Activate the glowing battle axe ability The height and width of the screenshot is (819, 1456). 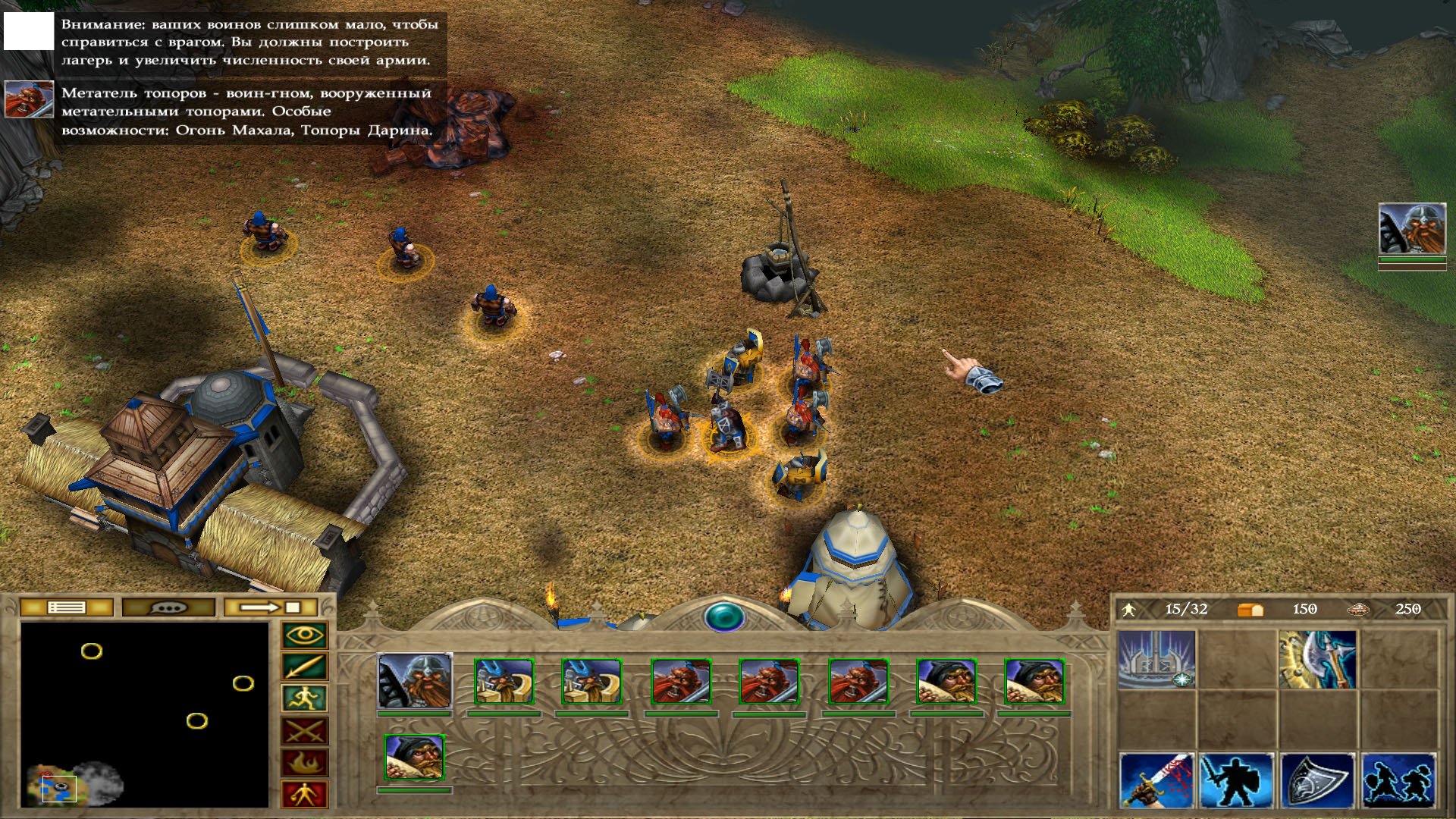[1317, 659]
